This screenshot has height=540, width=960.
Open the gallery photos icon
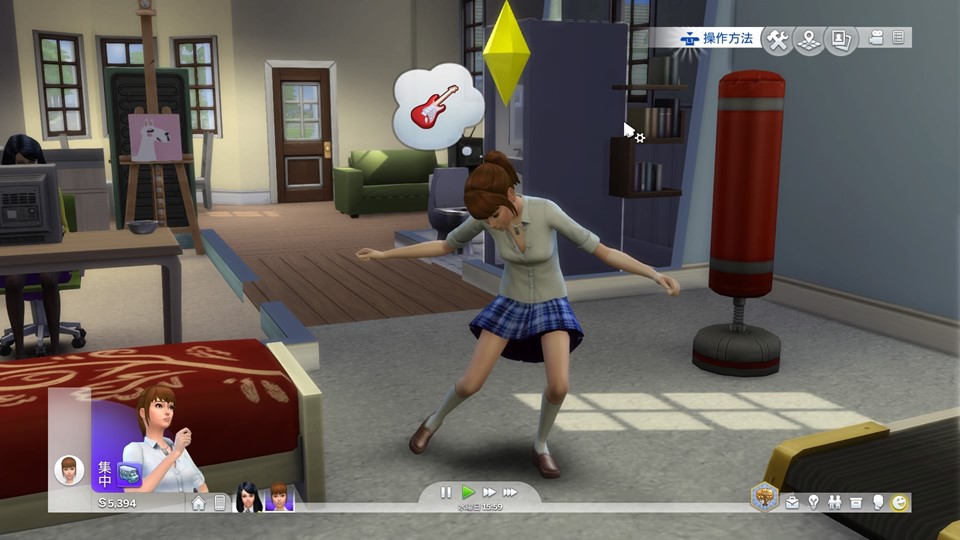pos(842,39)
